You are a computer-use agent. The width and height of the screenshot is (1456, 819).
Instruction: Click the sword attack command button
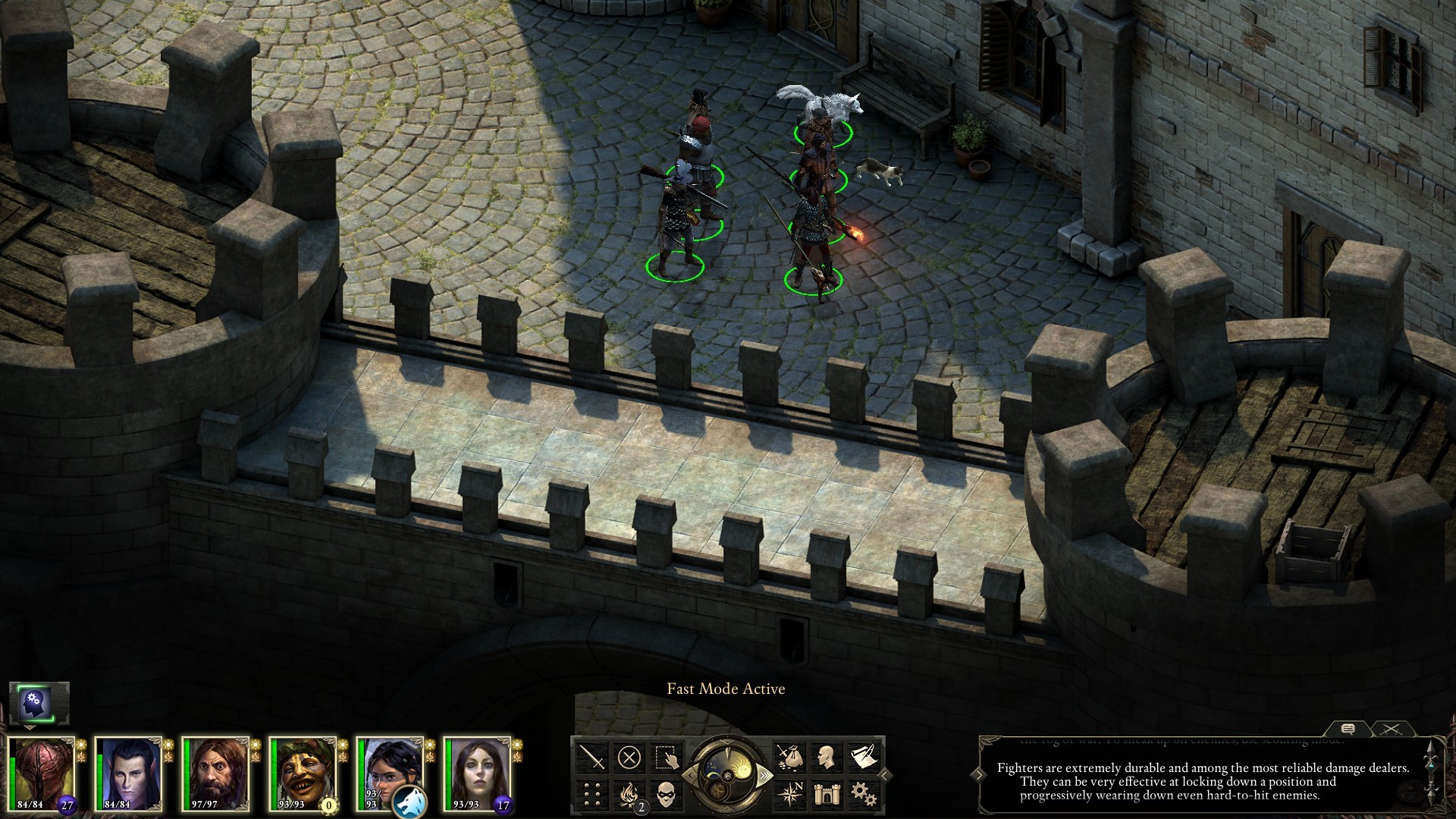tap(591, 757)
